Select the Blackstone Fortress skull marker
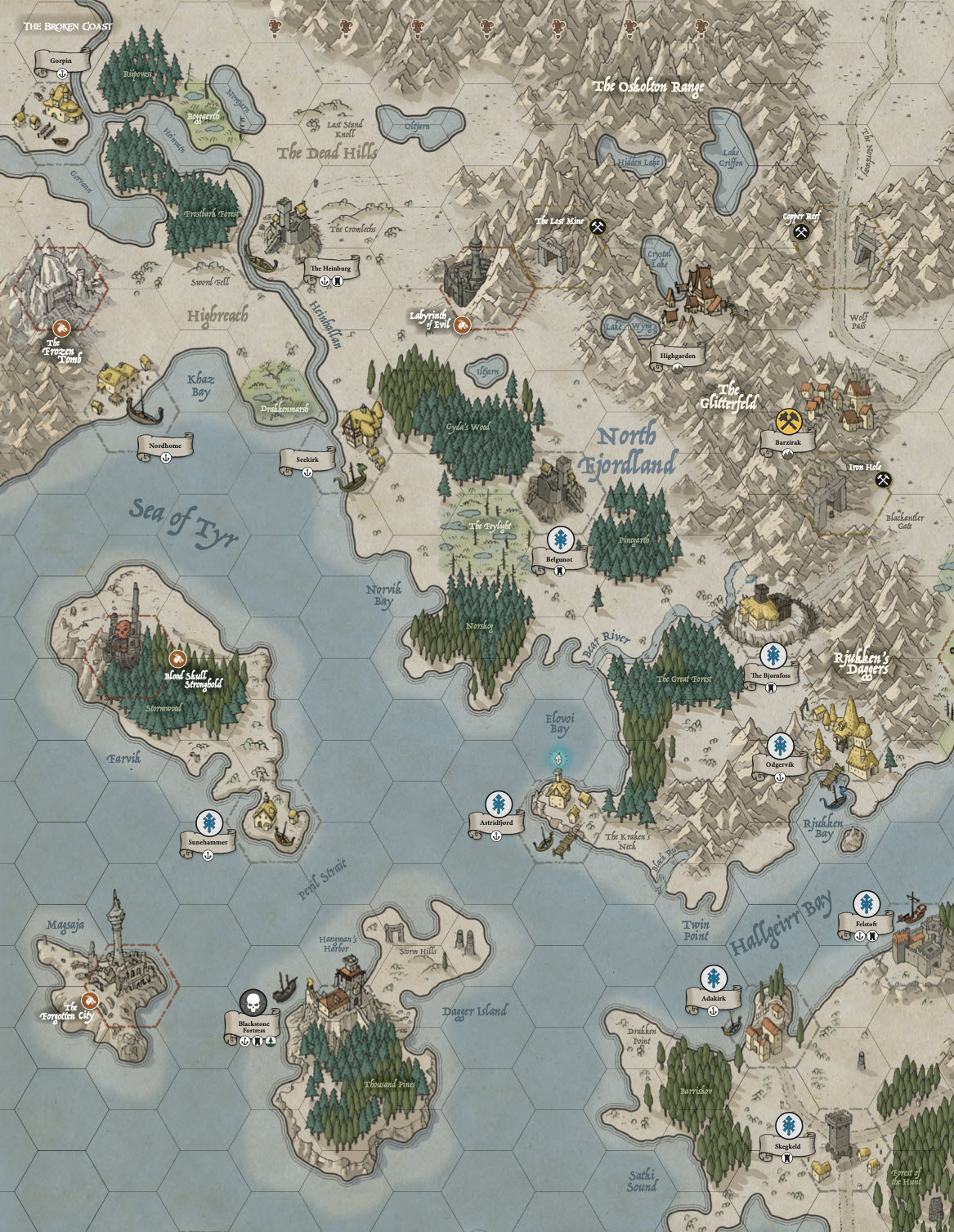954x1232 pixels. (253, 1002)
